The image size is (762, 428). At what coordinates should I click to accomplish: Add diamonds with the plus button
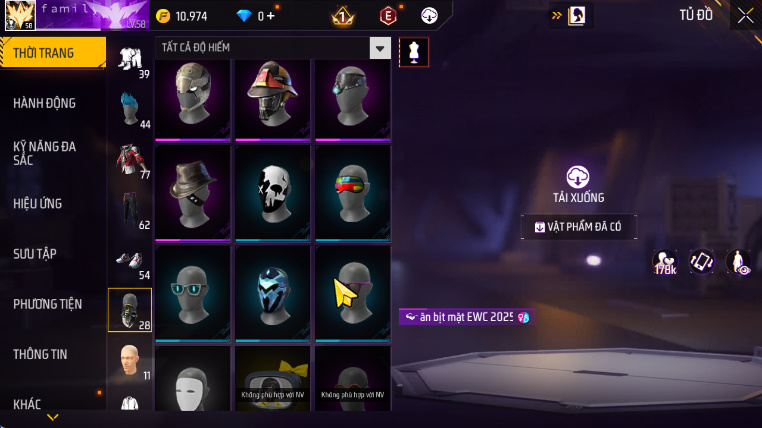pyautogui.click(x=270, y=16)
